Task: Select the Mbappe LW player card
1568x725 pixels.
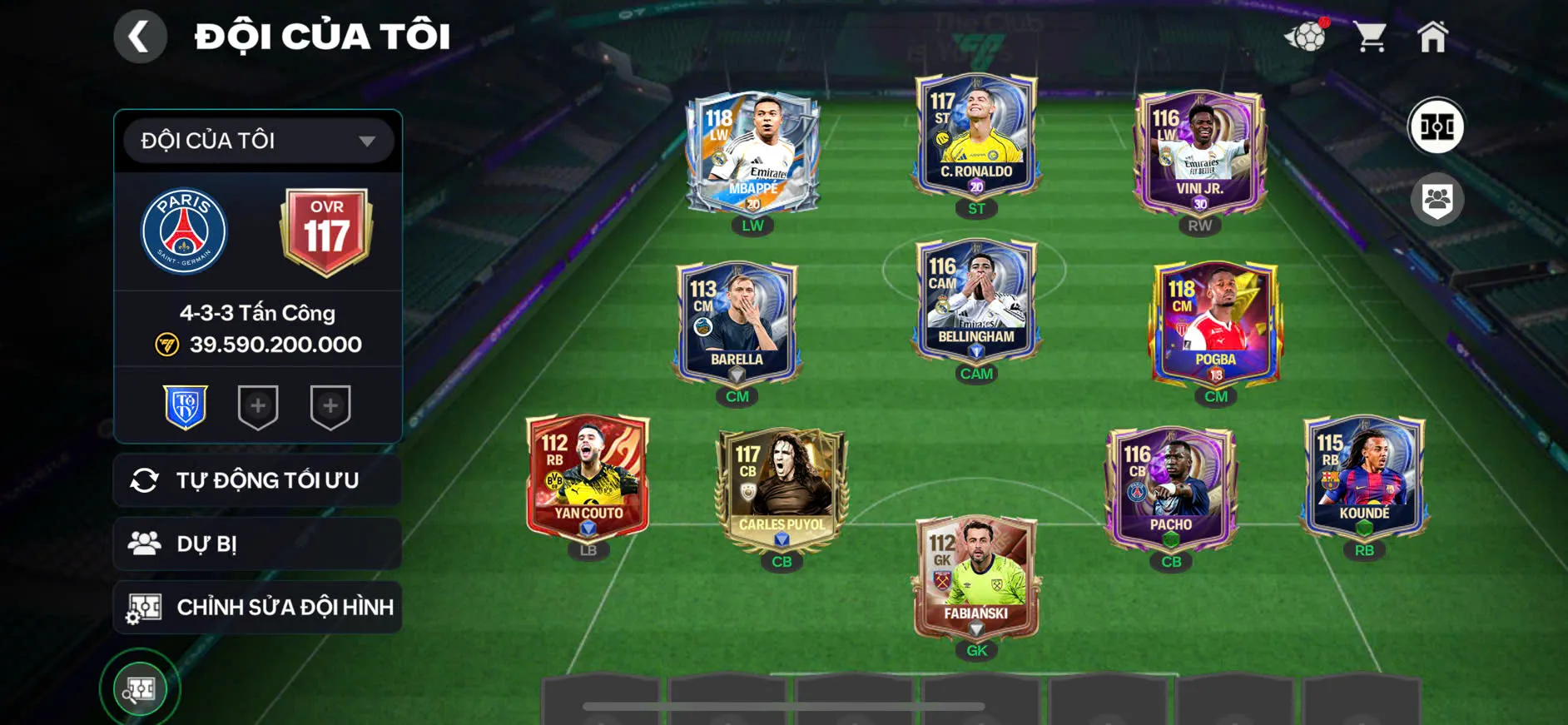Action: pyautogui.click(x=752, y=154)
